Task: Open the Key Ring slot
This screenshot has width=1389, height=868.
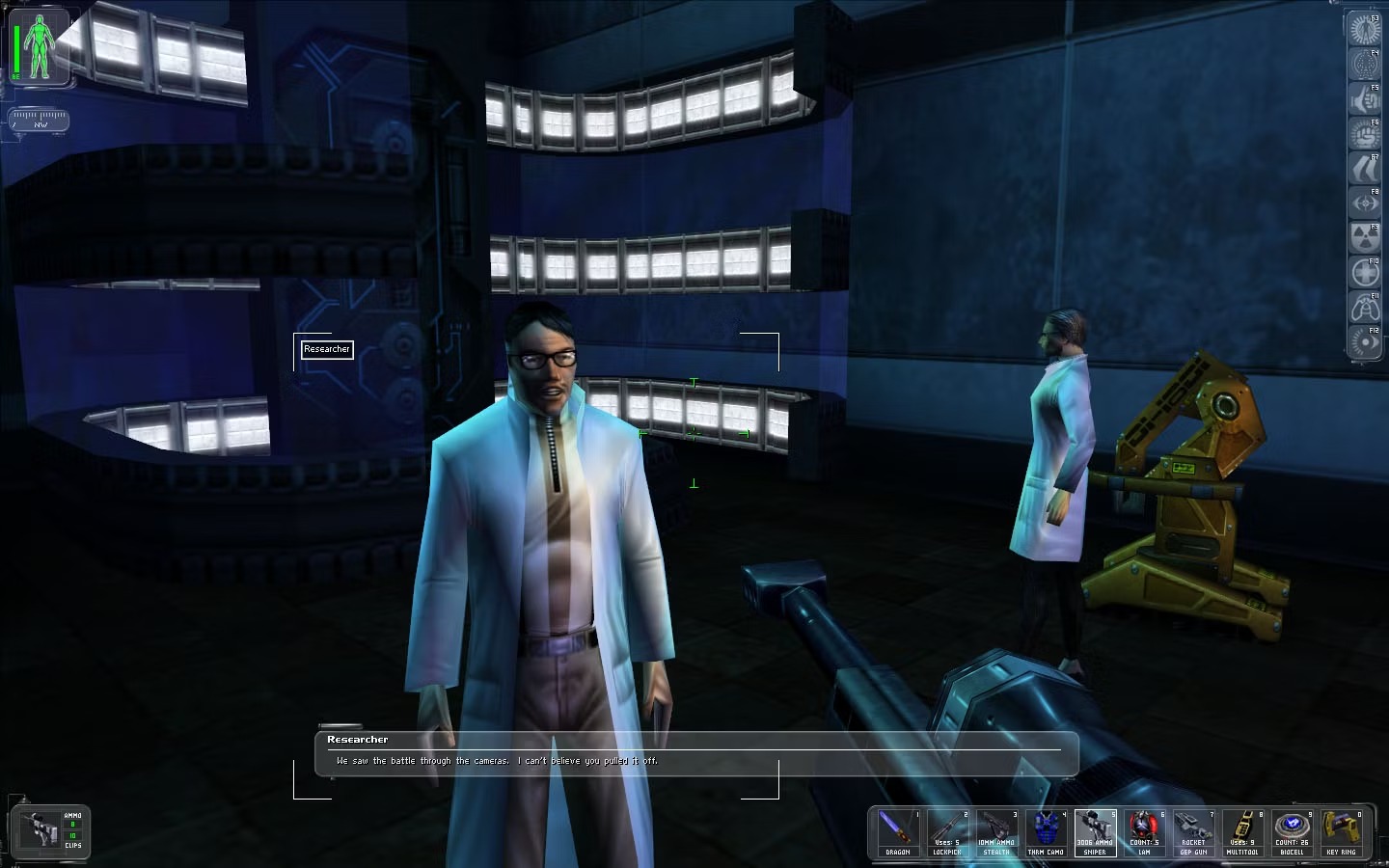Action: [1341, 832]
